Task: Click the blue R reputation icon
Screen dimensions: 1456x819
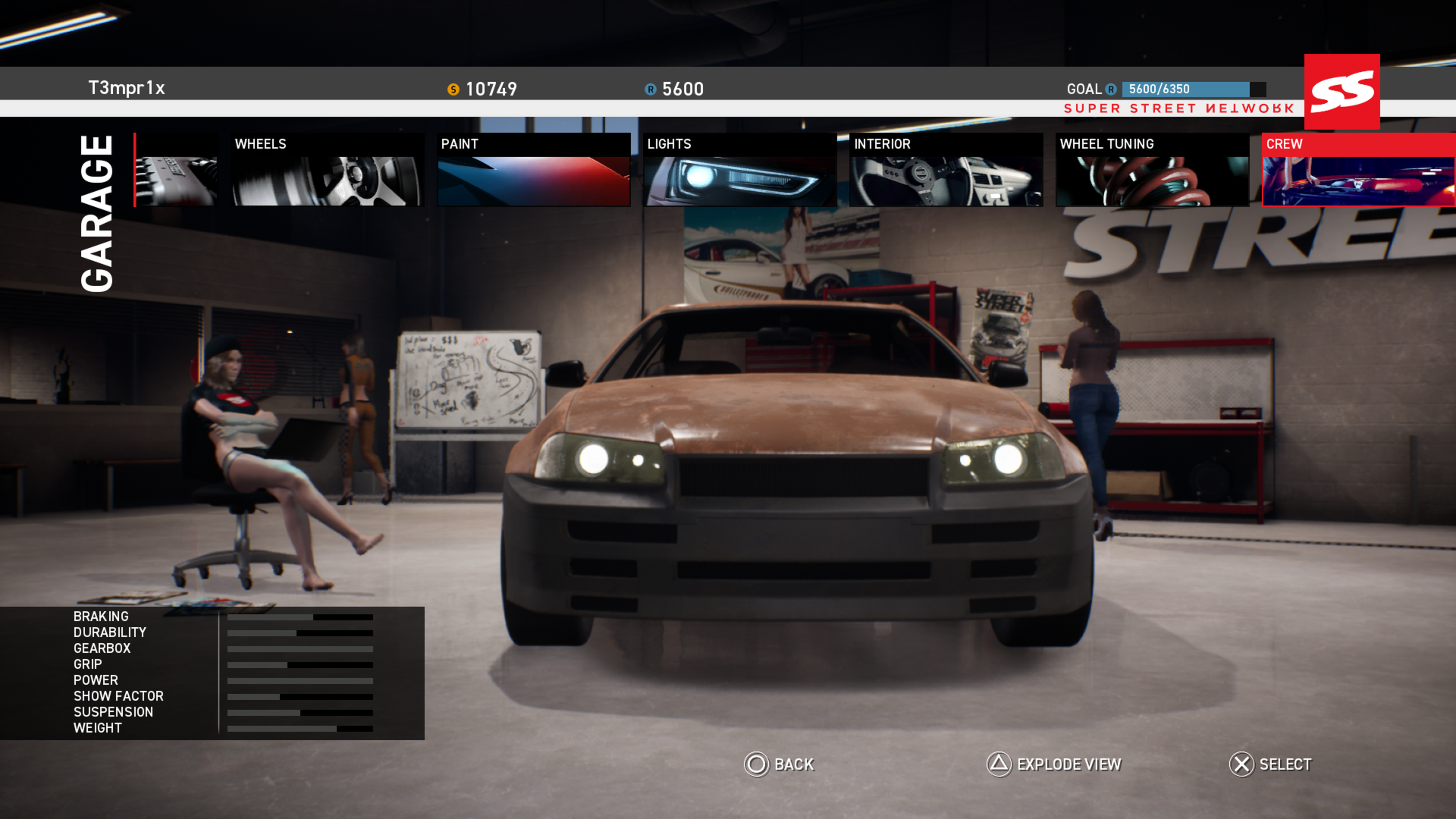Action: pyautogui.click(x=650, y=89)
